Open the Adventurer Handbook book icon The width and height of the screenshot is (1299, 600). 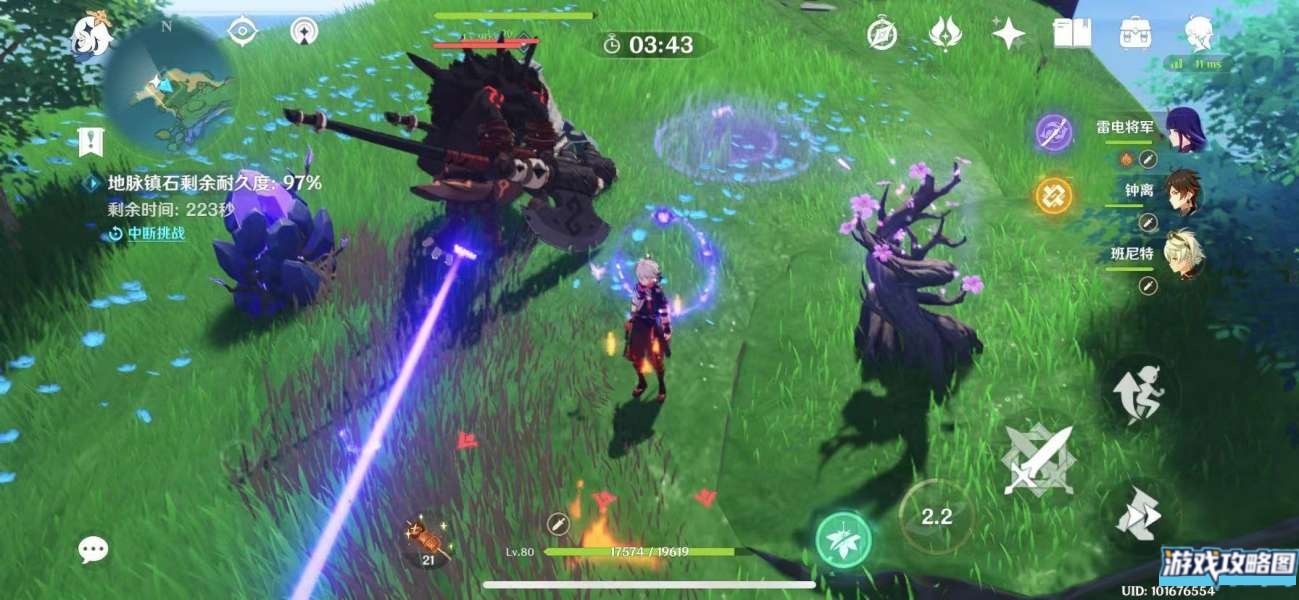click(1072, 34)
